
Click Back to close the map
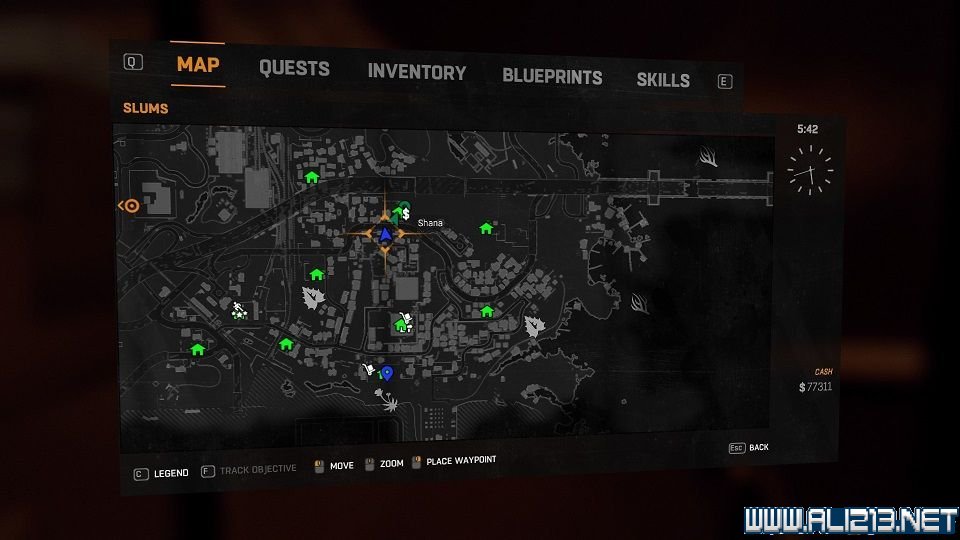(750, 447)
